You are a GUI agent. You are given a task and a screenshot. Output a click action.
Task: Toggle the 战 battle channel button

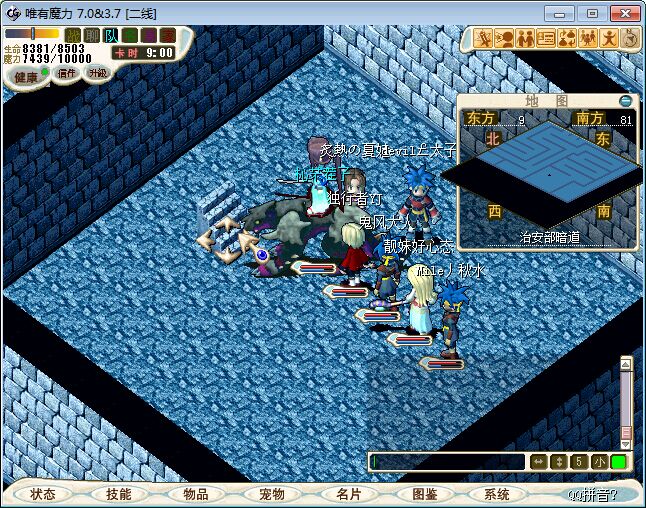(x=72, y=35)
